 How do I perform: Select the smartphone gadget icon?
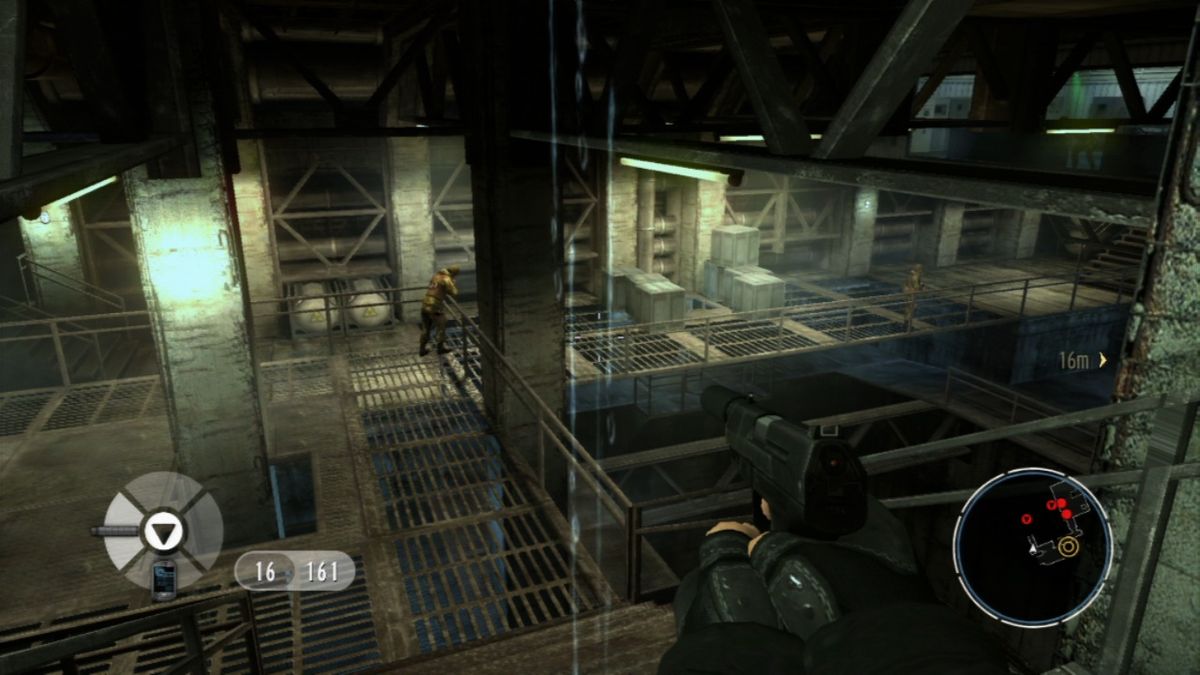pos(164,578)
